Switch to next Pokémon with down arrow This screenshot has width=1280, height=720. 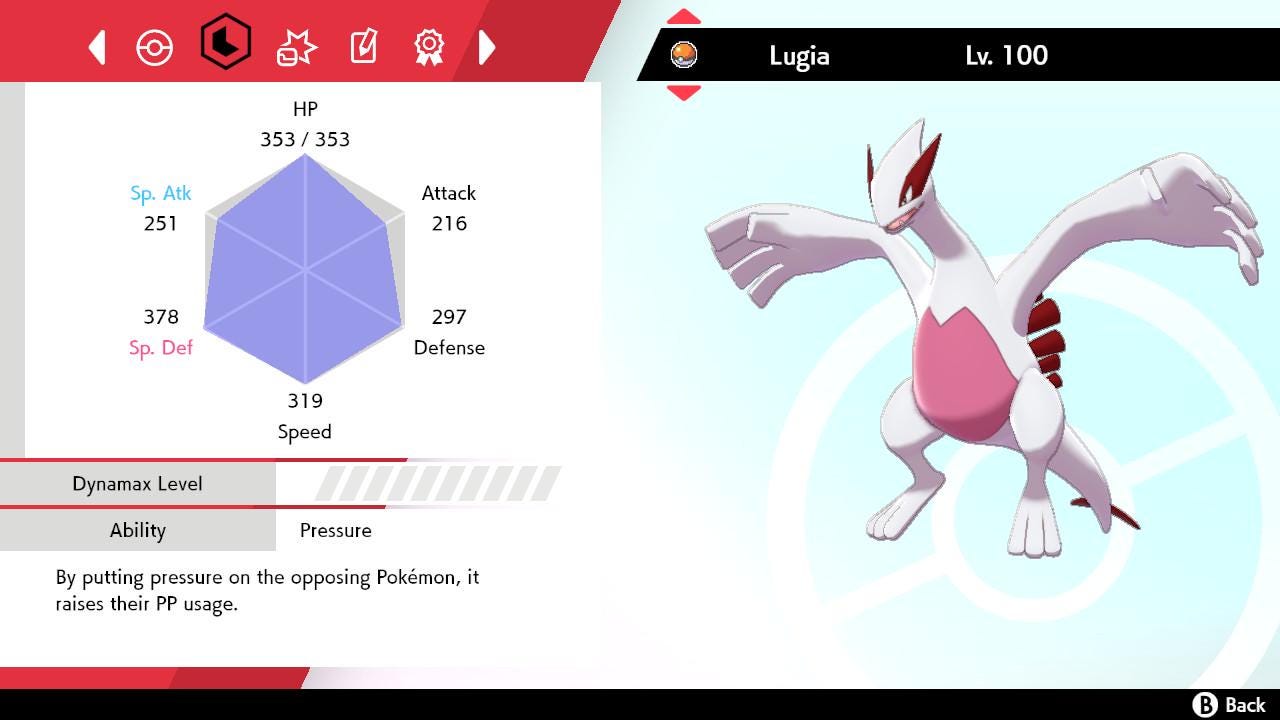click(683, 93)
